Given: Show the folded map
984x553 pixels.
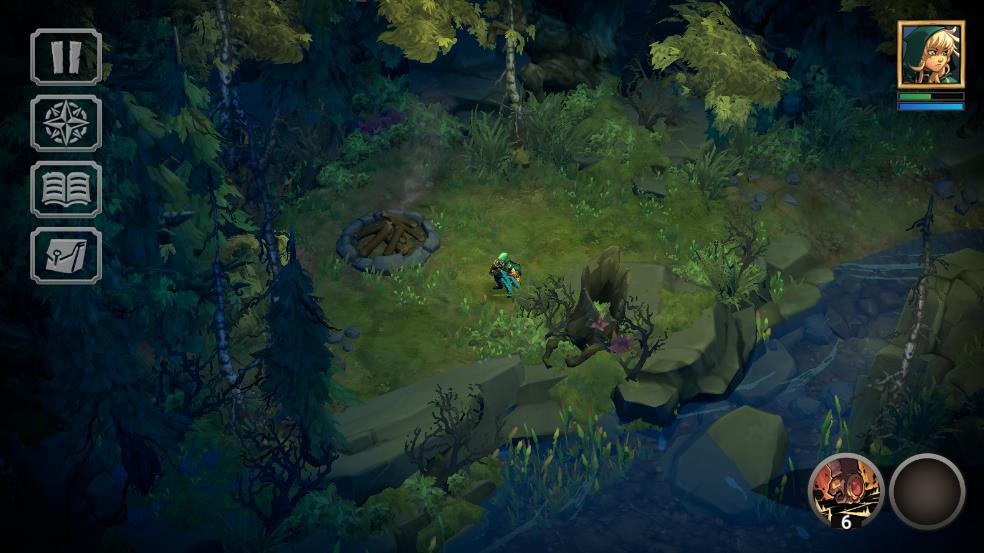Looking at the screenshot, I should (x=66, y=255).
